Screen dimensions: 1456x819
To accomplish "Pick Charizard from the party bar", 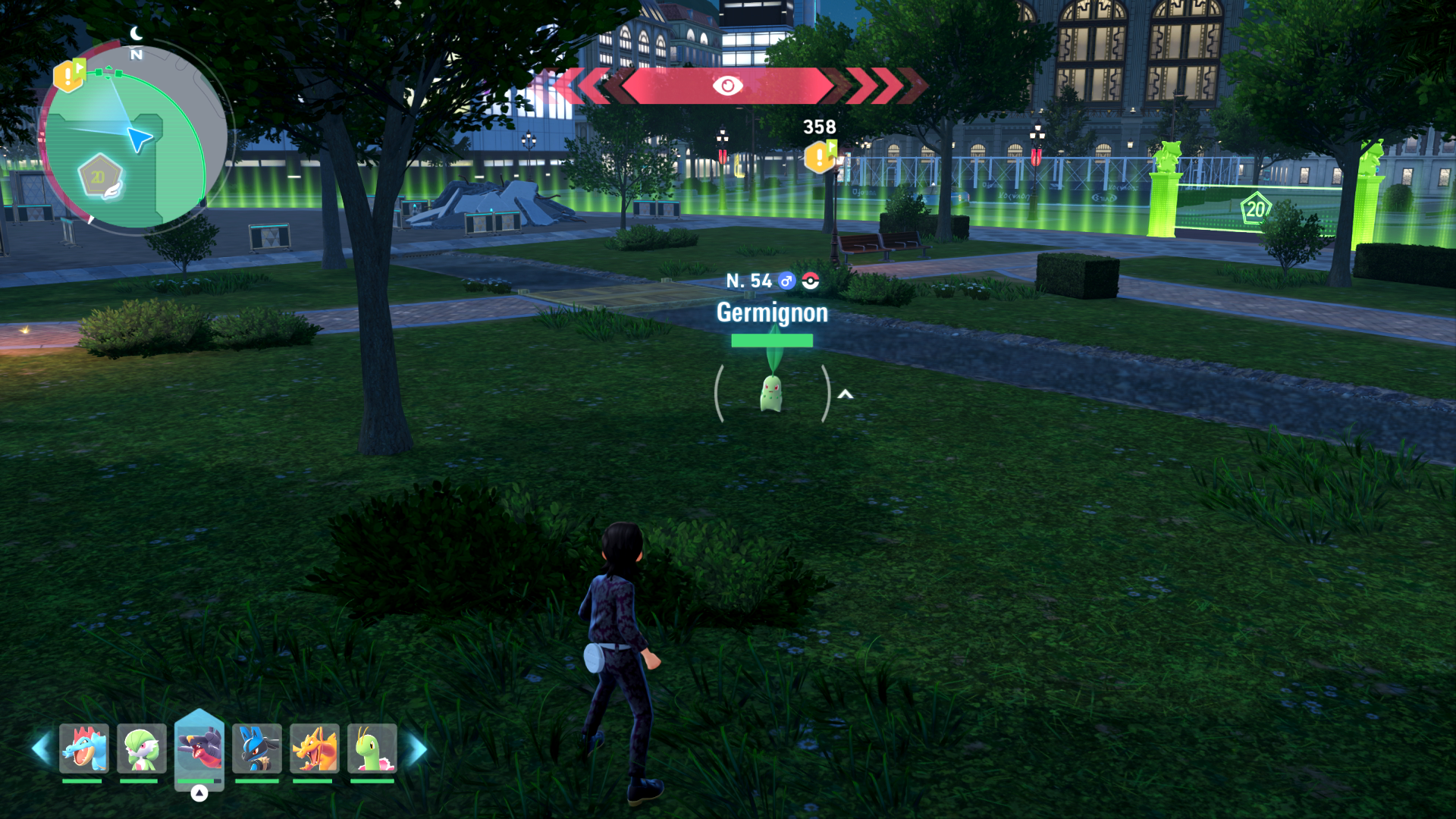I will [315, 748].
